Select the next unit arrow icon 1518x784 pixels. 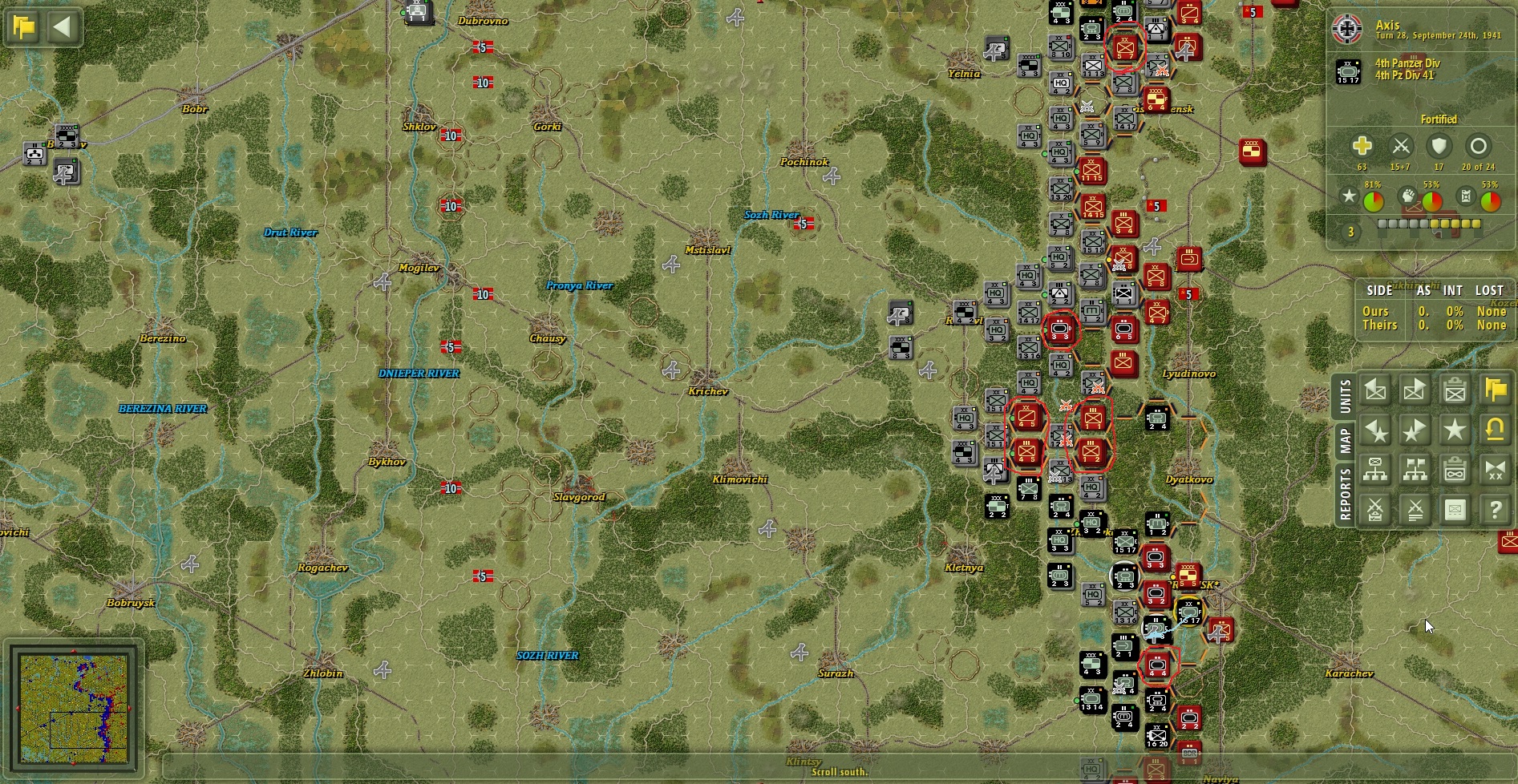tap(1415, 390)
